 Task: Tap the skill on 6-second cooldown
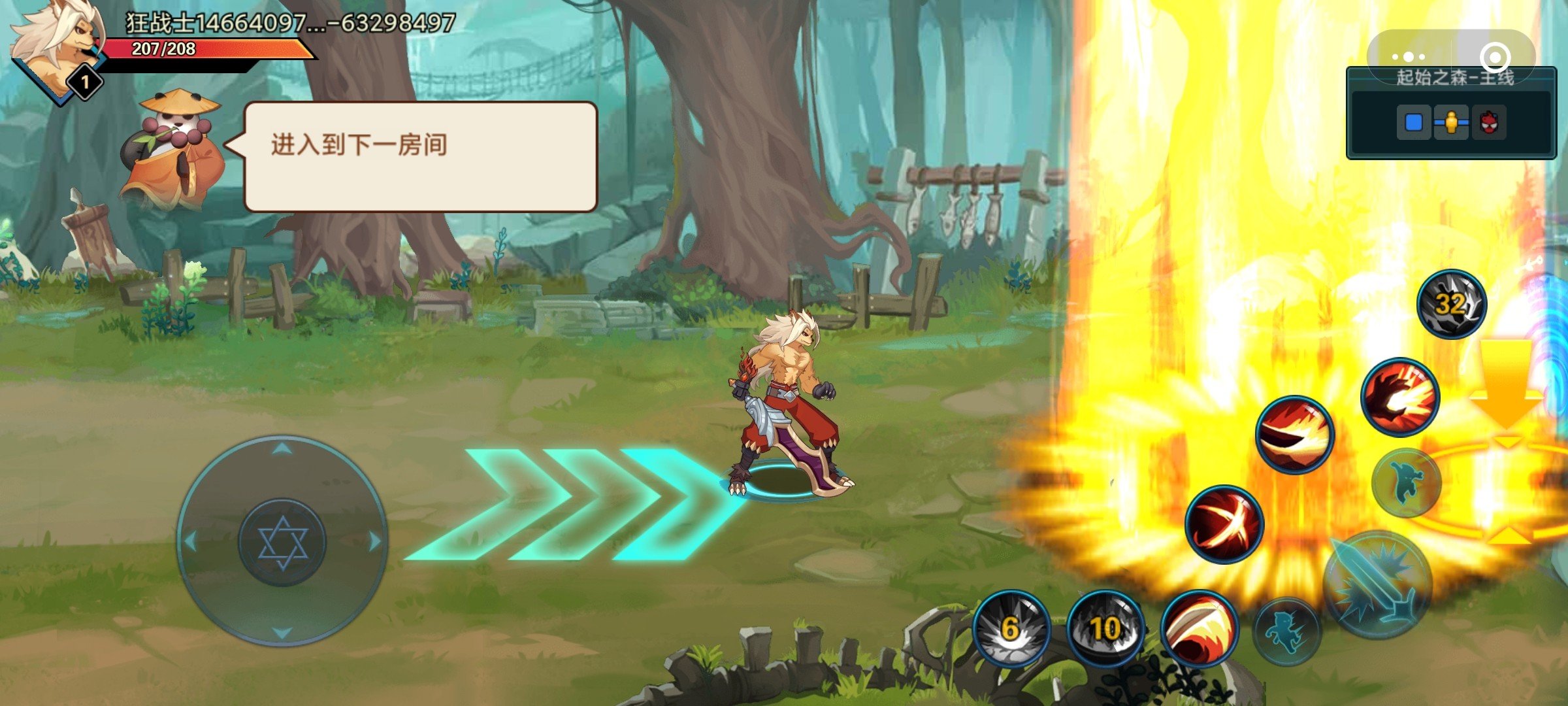[x=1010, y=628]
